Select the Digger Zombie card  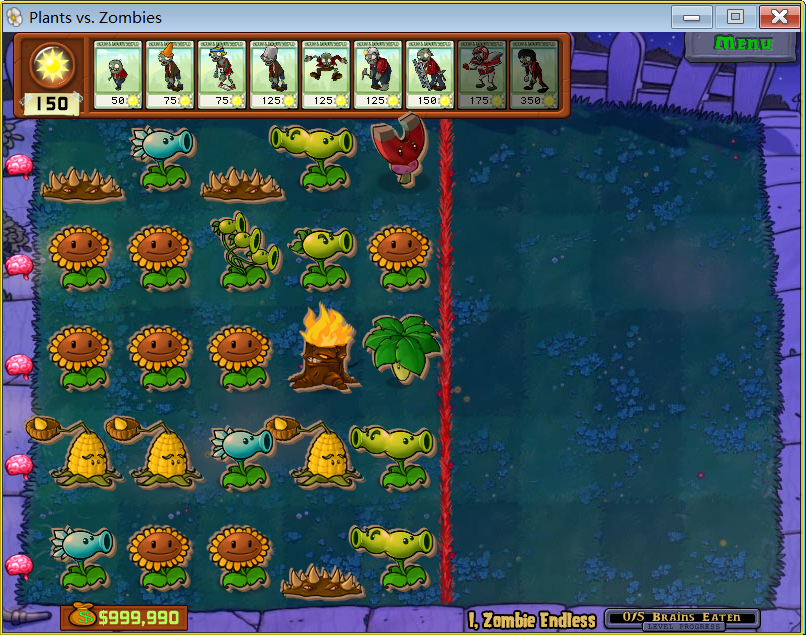pos(378,74)
